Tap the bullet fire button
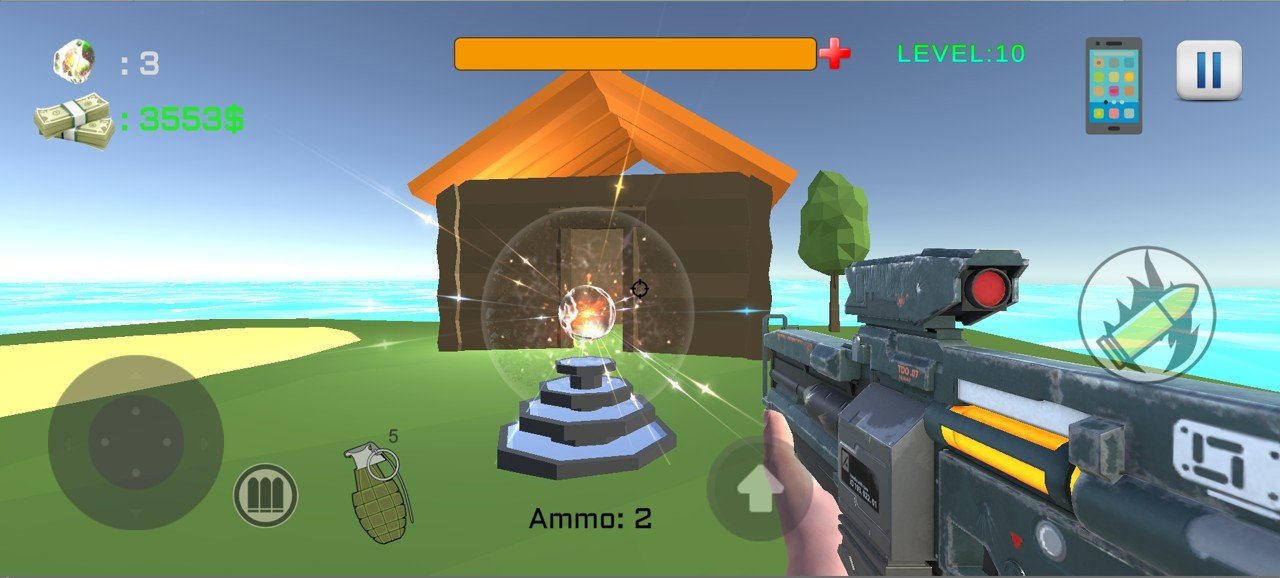The width and height of the screenshot is (1280, 578). (1146, 314)
